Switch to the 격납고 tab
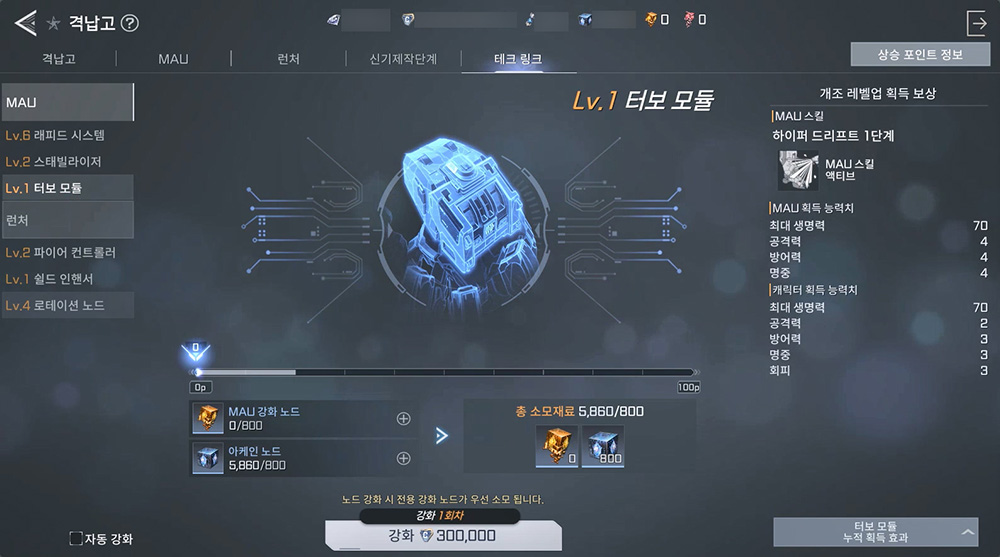Image resolution: width=1000 pixels, height=557 pixels. [58, 59]
